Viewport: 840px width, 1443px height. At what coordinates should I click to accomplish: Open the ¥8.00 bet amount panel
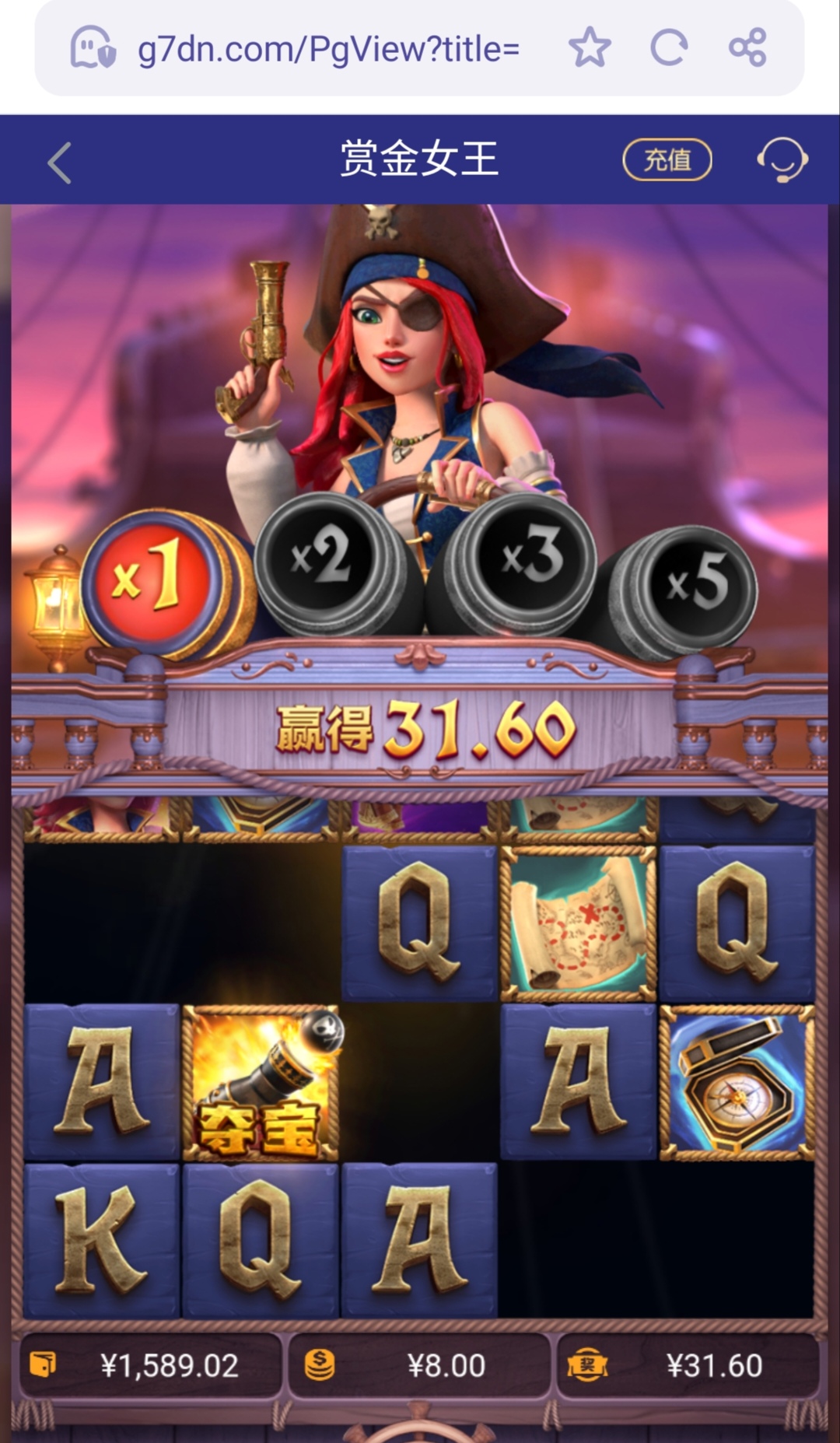(x=418, y=1365)
